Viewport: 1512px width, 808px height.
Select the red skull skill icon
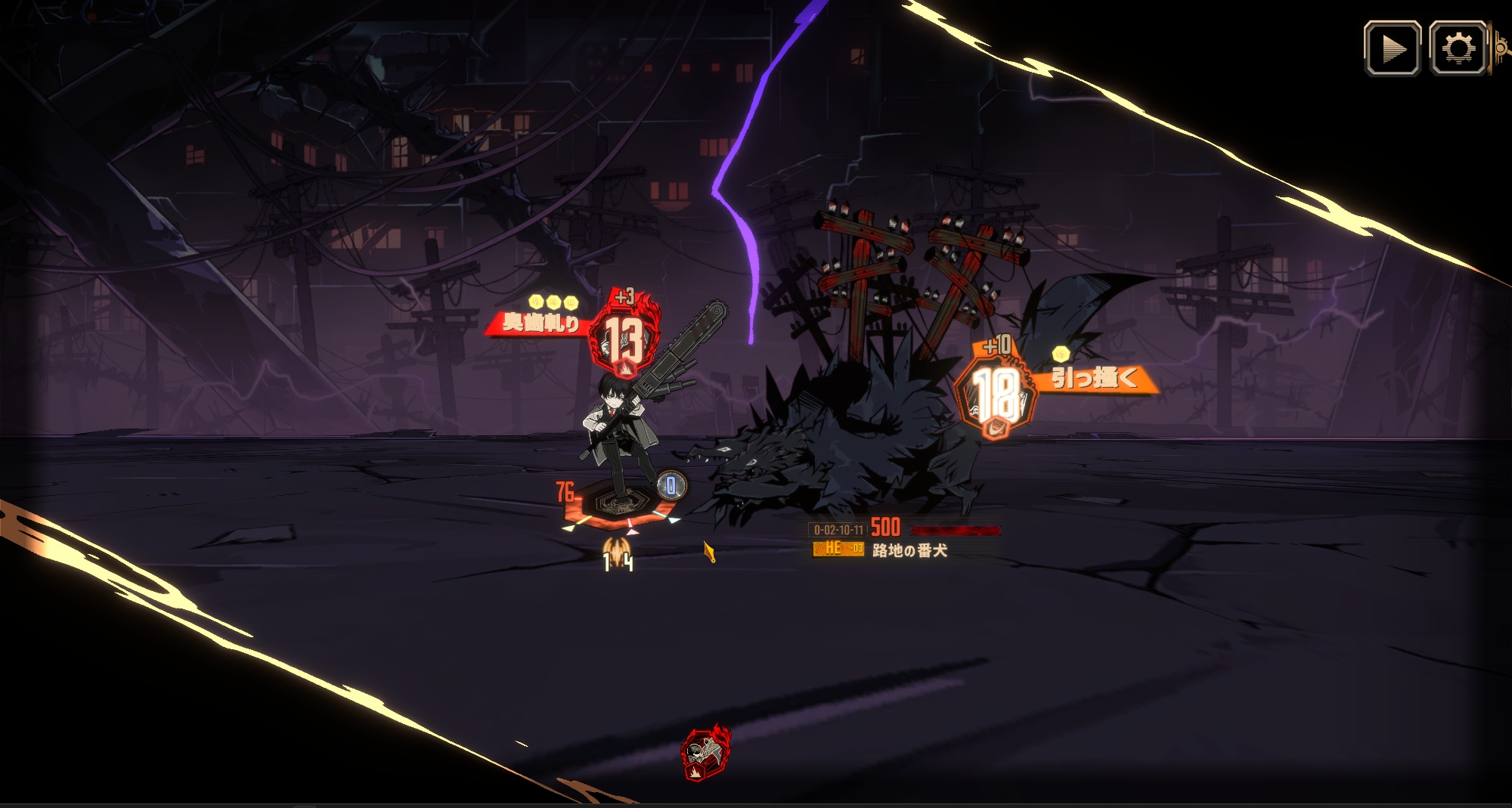(x=705, y=754)
